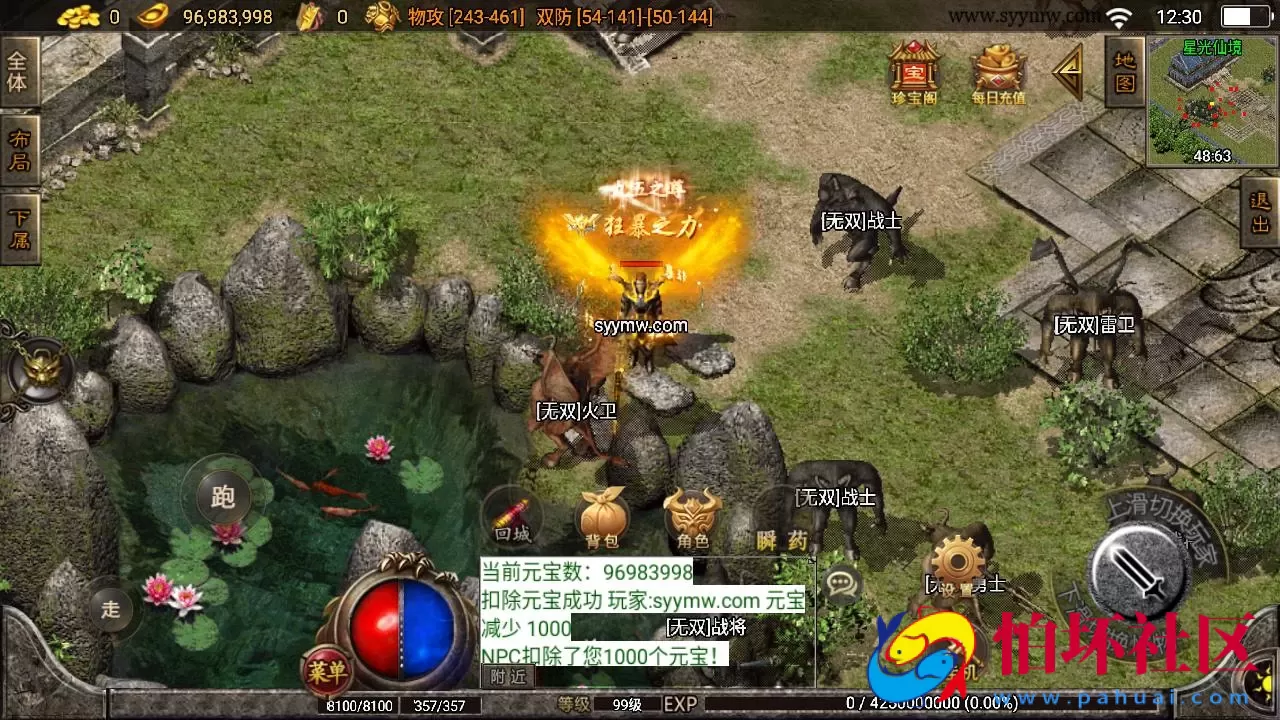The width and height of the screenshot is (1280, 720).
Task: Tap the gold arrow beside 每日充值 to collapse
Action: 1069,73
